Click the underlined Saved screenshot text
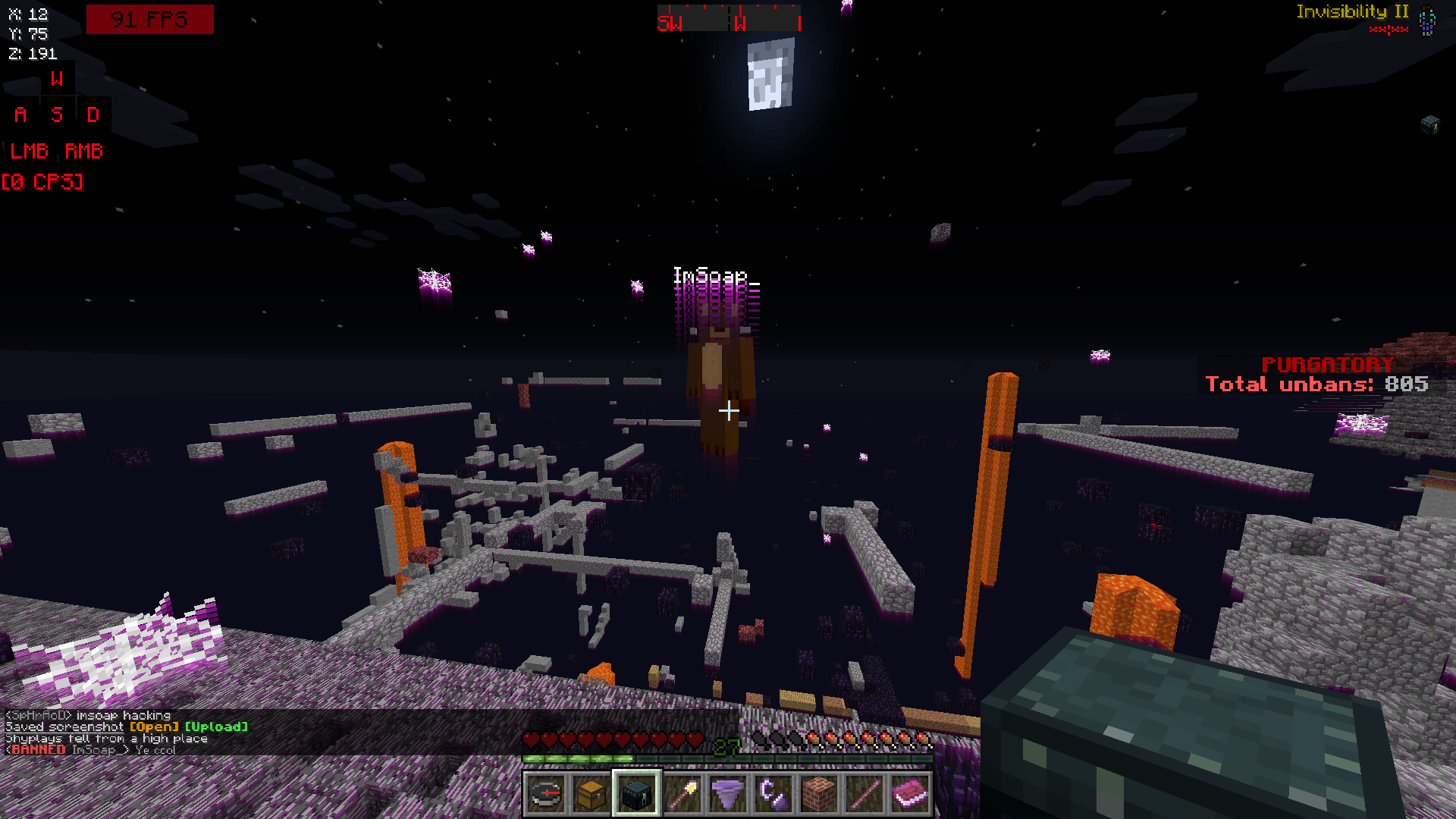Viewport: 1456px width, 819px height. 64,726
